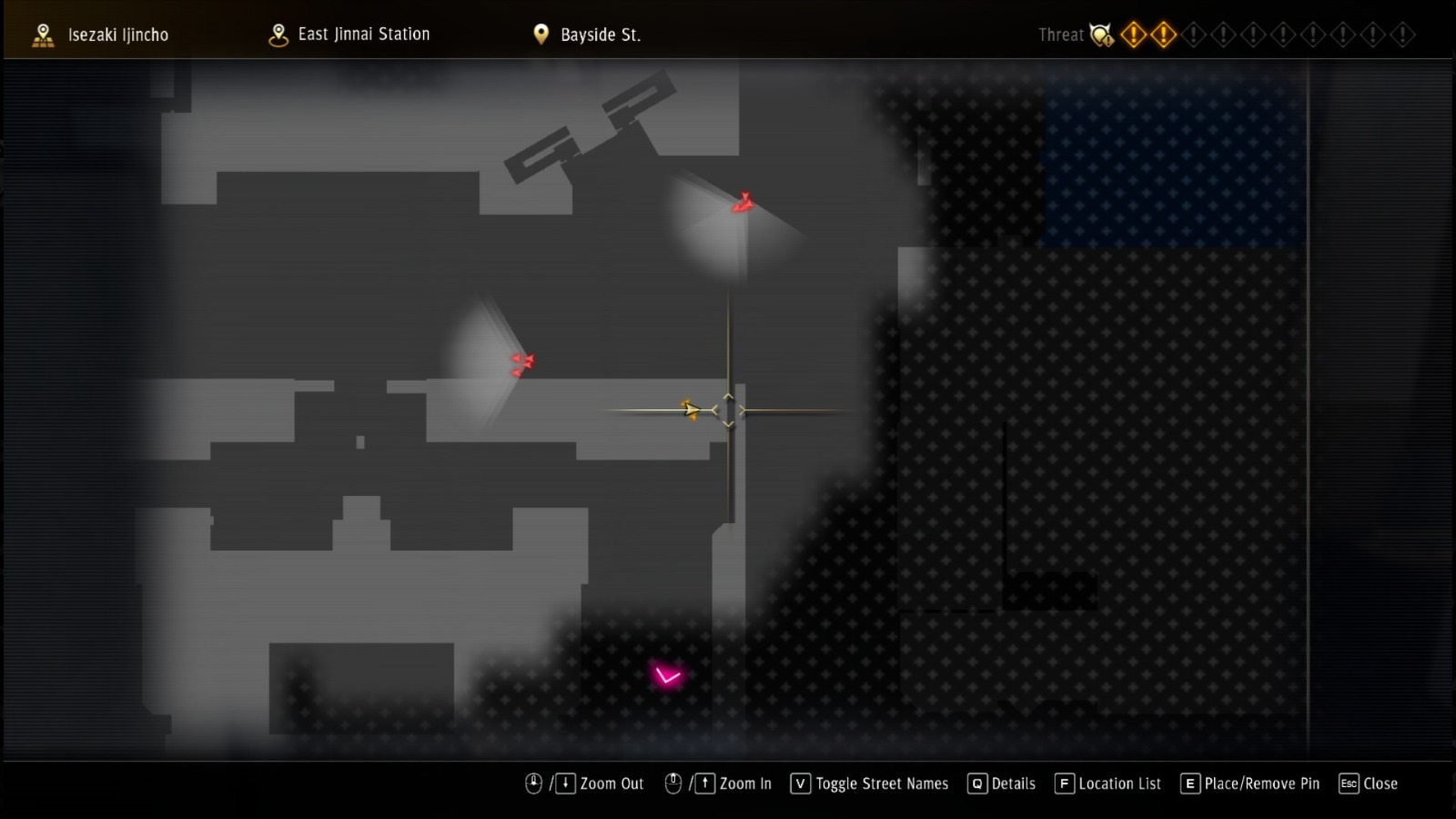This screenshot has height=819, width=1456.
Task: Place a pin at the cursor location
Action: (x=1189, y=783)
